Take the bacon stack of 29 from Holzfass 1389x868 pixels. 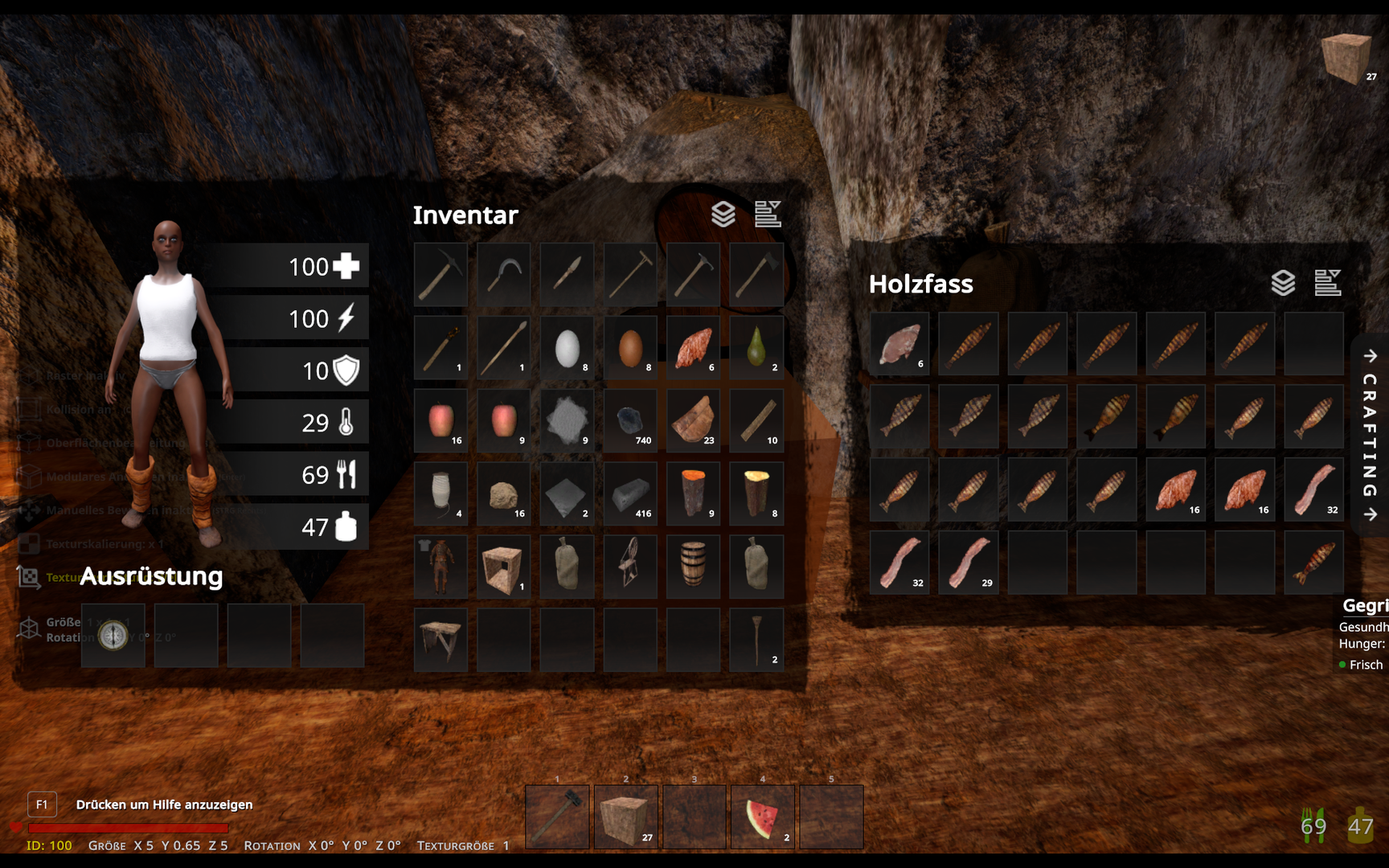969,563
